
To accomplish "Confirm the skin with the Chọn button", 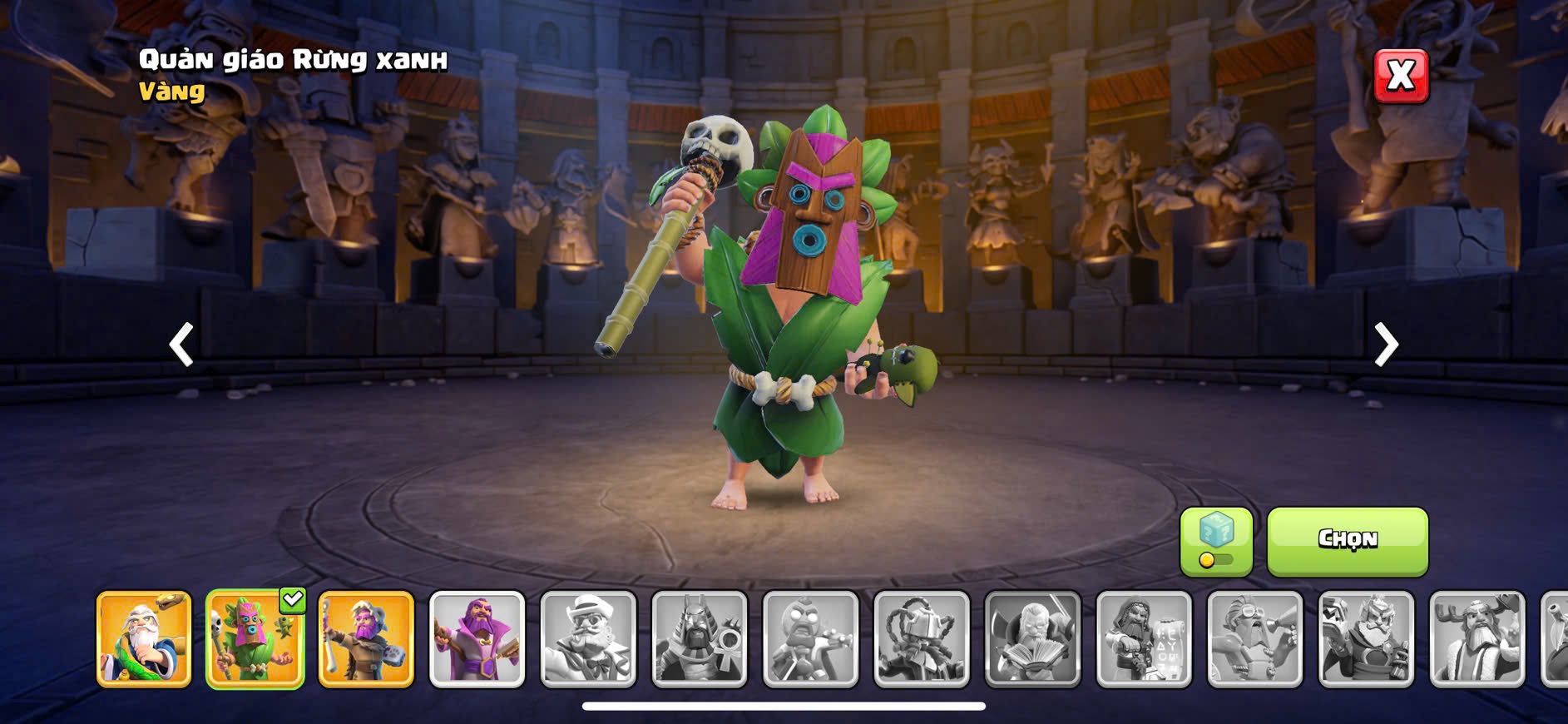I will click(1347, 540).
